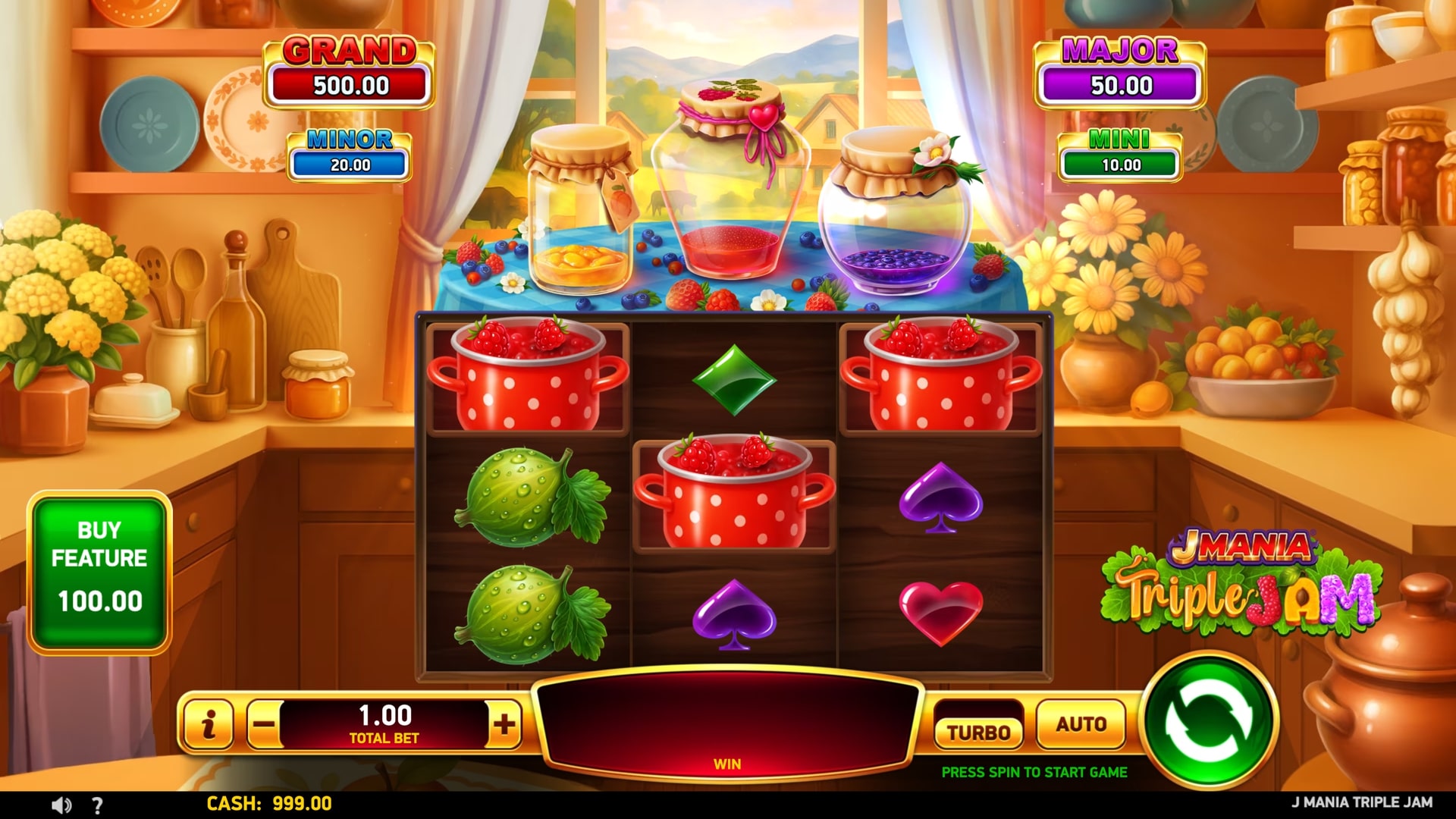Decrease total bet with the minus button

coord(264,724)
